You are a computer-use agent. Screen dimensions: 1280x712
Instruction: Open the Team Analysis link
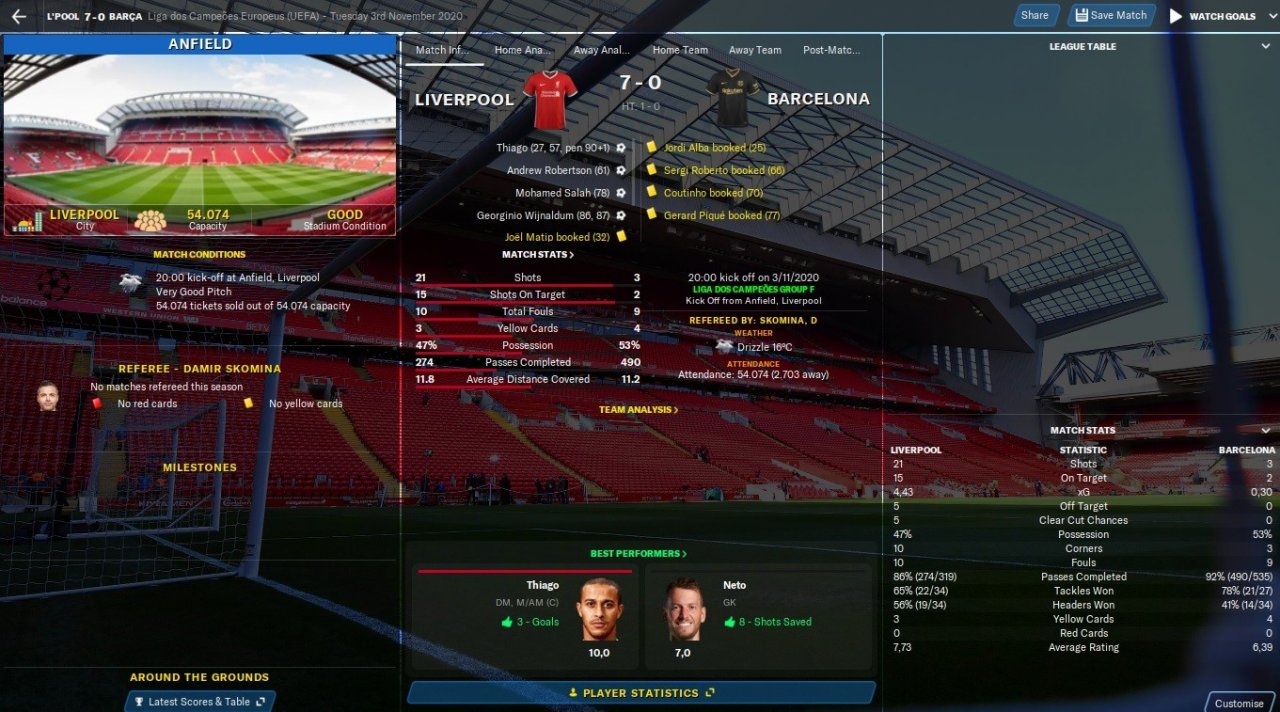pos(638,410)
